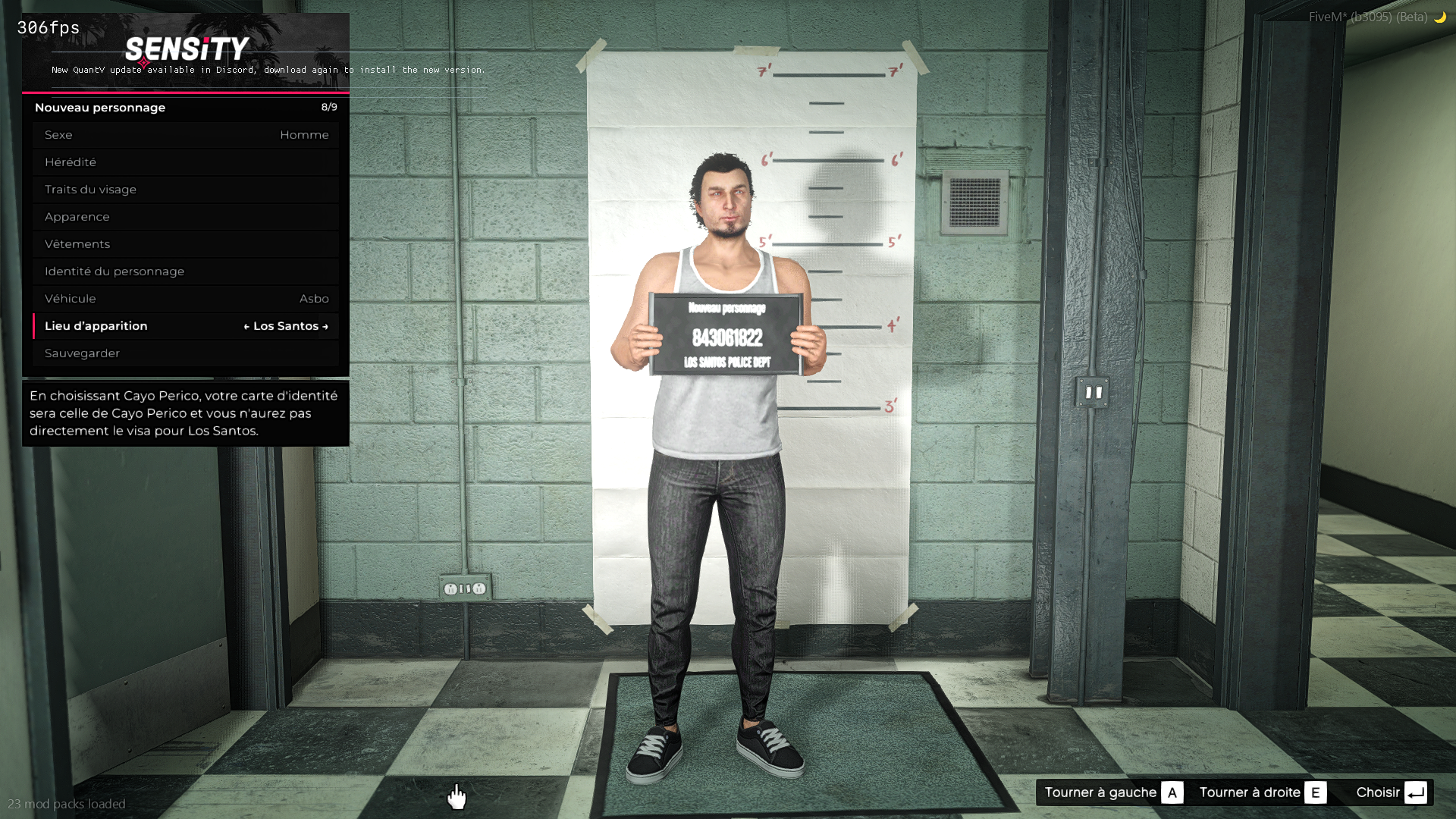Select the Sexe menu row

(x=186, y=135)
